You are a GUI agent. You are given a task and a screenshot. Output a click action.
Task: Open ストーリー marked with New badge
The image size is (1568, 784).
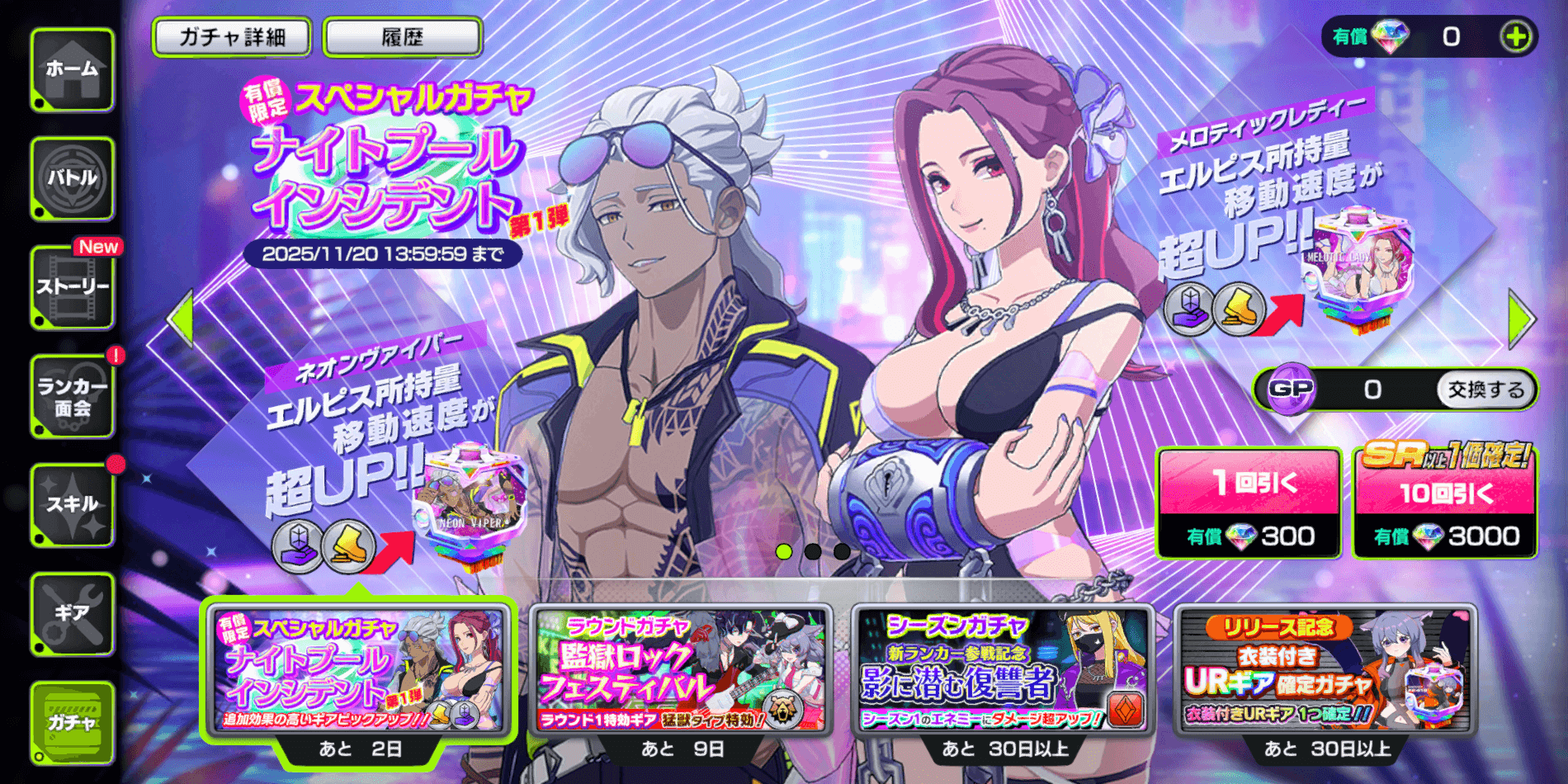(x=73, y=287)
